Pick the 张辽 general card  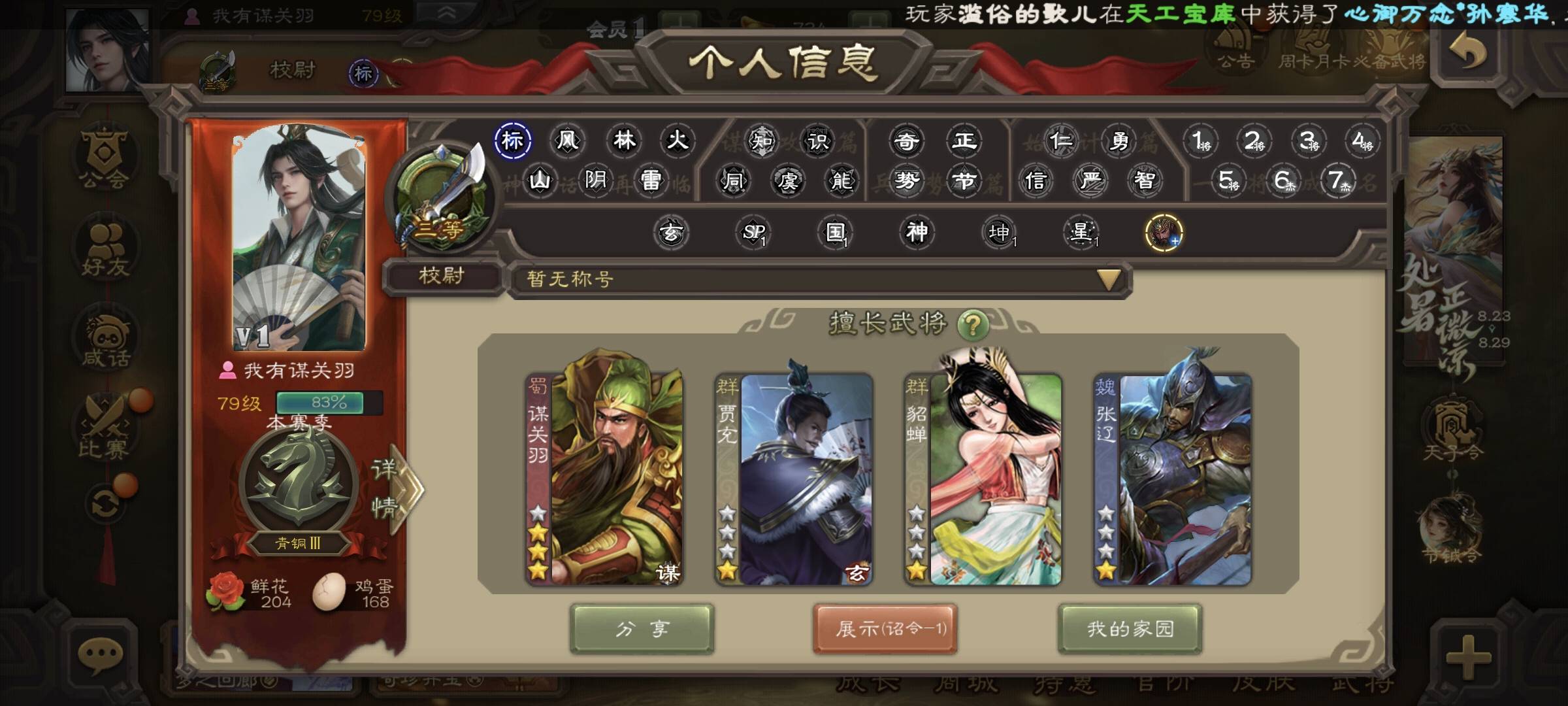tap(1173, 479)
